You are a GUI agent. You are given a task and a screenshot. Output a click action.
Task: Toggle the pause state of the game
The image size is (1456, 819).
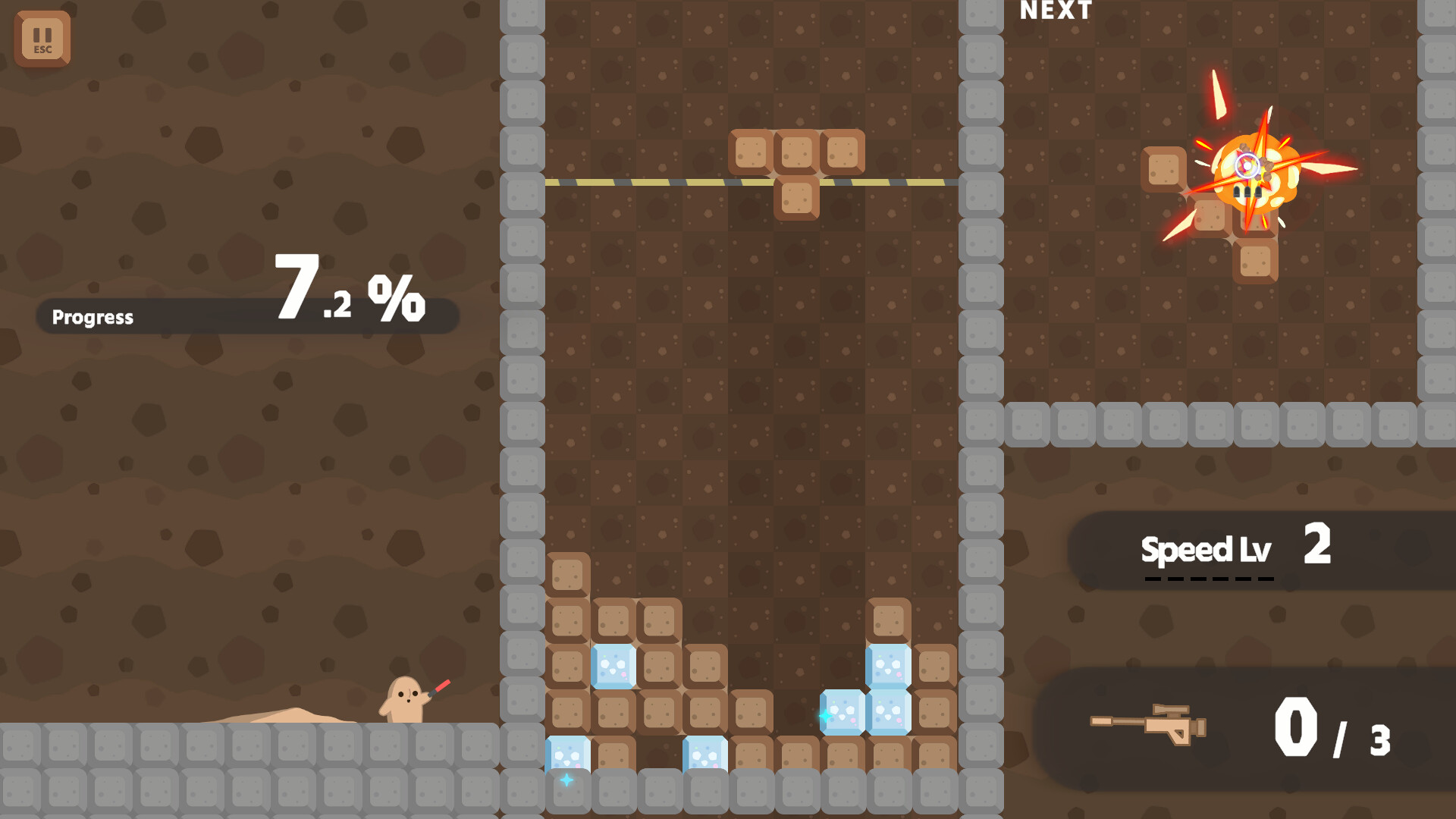(x=42, y=39)
